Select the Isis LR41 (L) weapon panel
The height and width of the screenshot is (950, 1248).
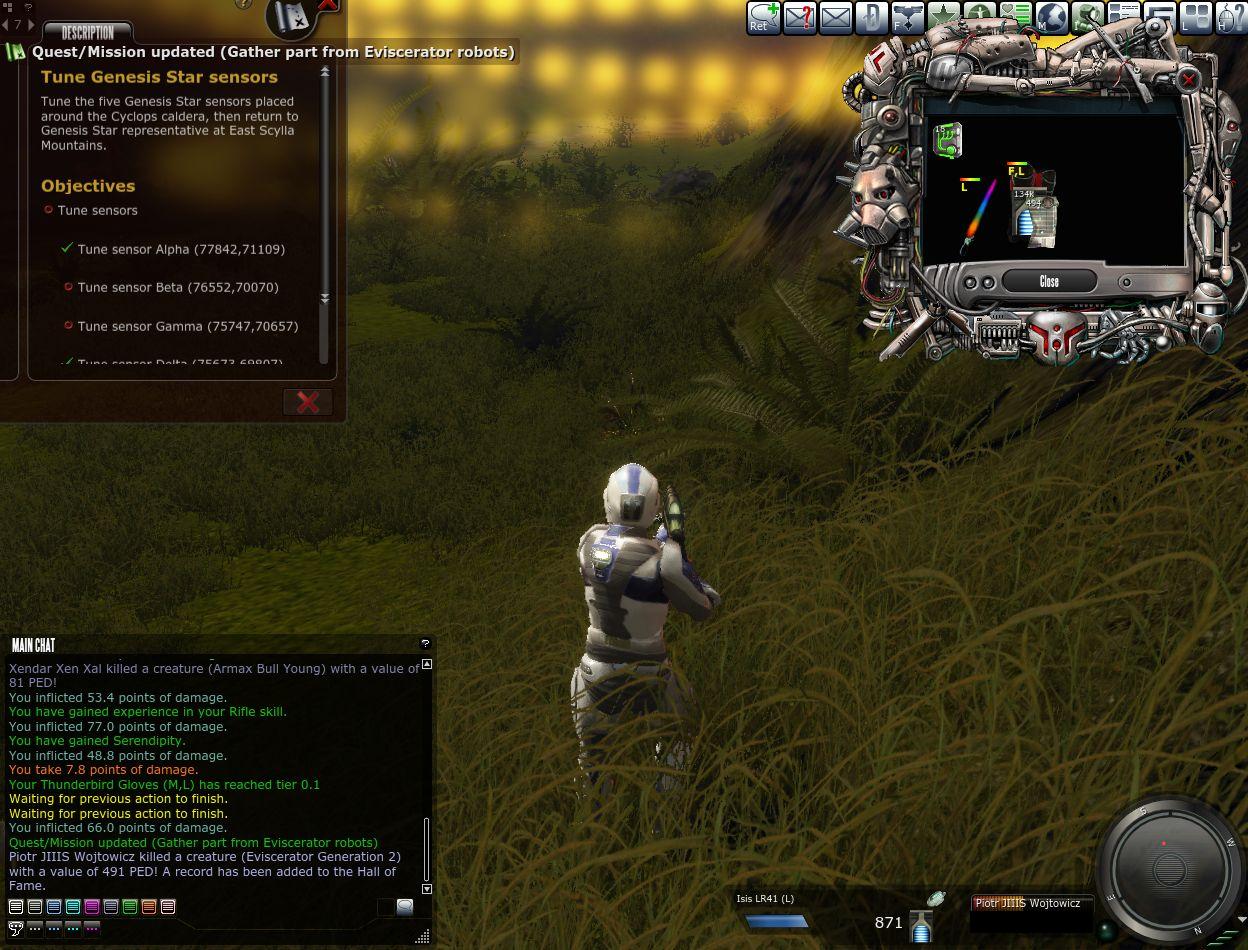click(775, 912)
